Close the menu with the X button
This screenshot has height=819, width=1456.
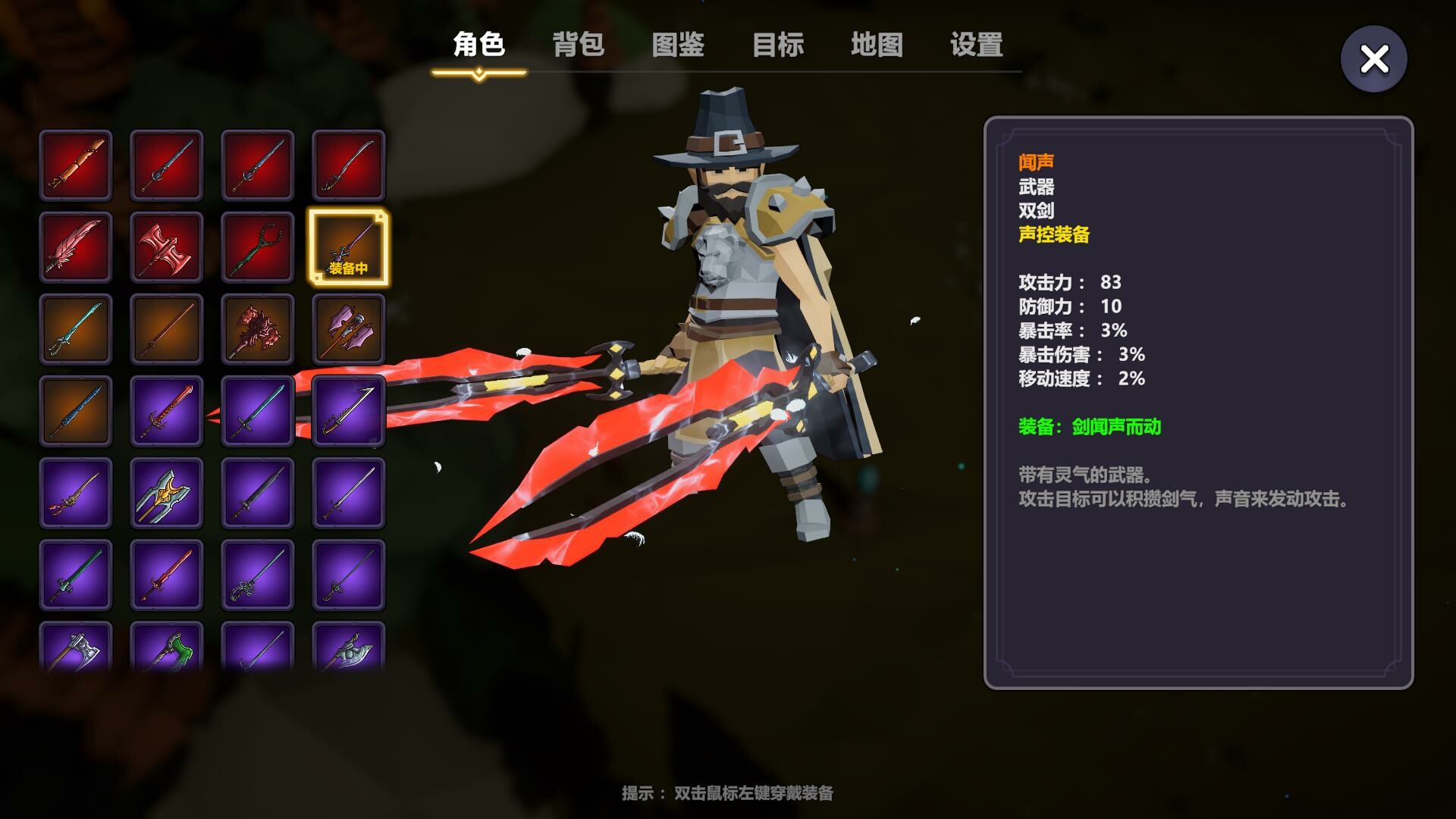(x=1373, y=58)
